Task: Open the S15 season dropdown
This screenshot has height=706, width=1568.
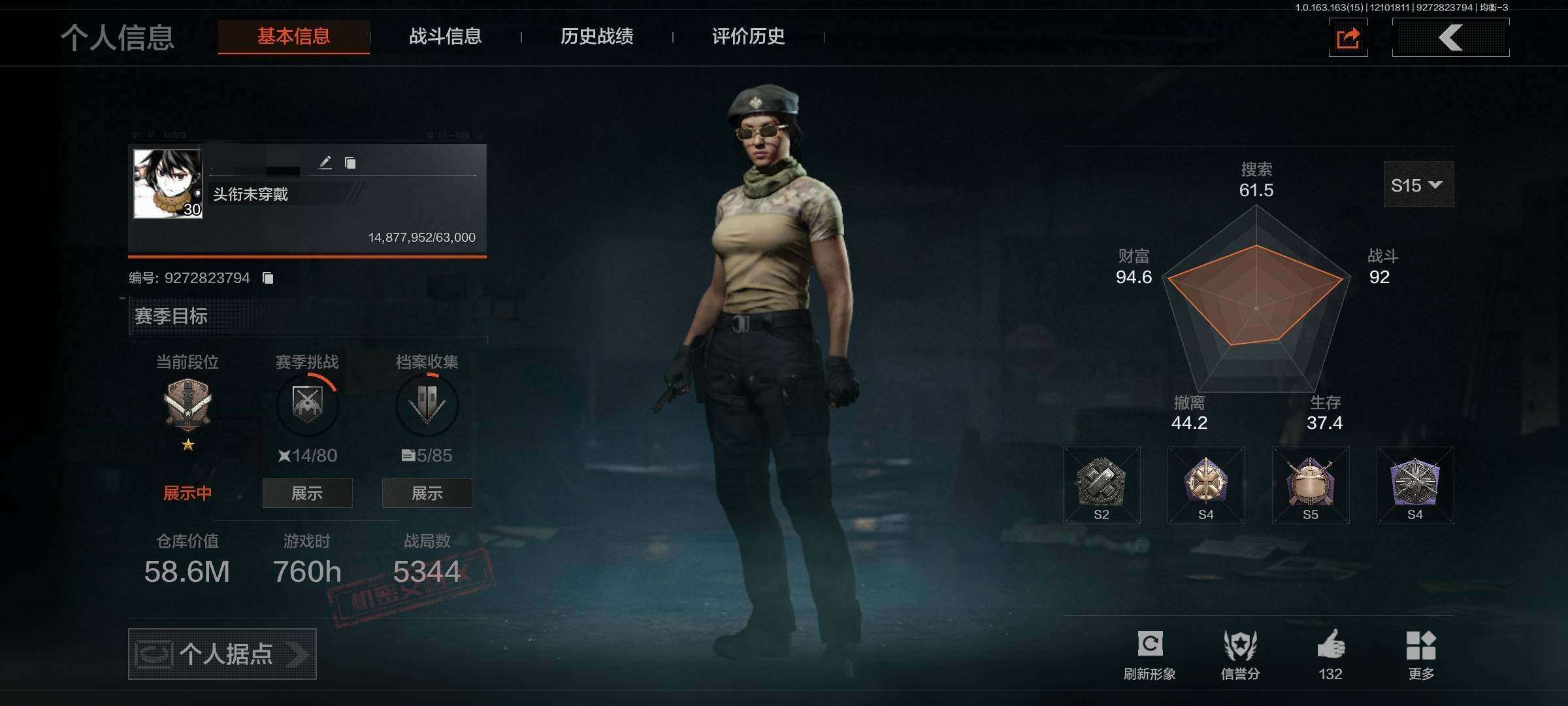Action: (x=1418, y=185)
